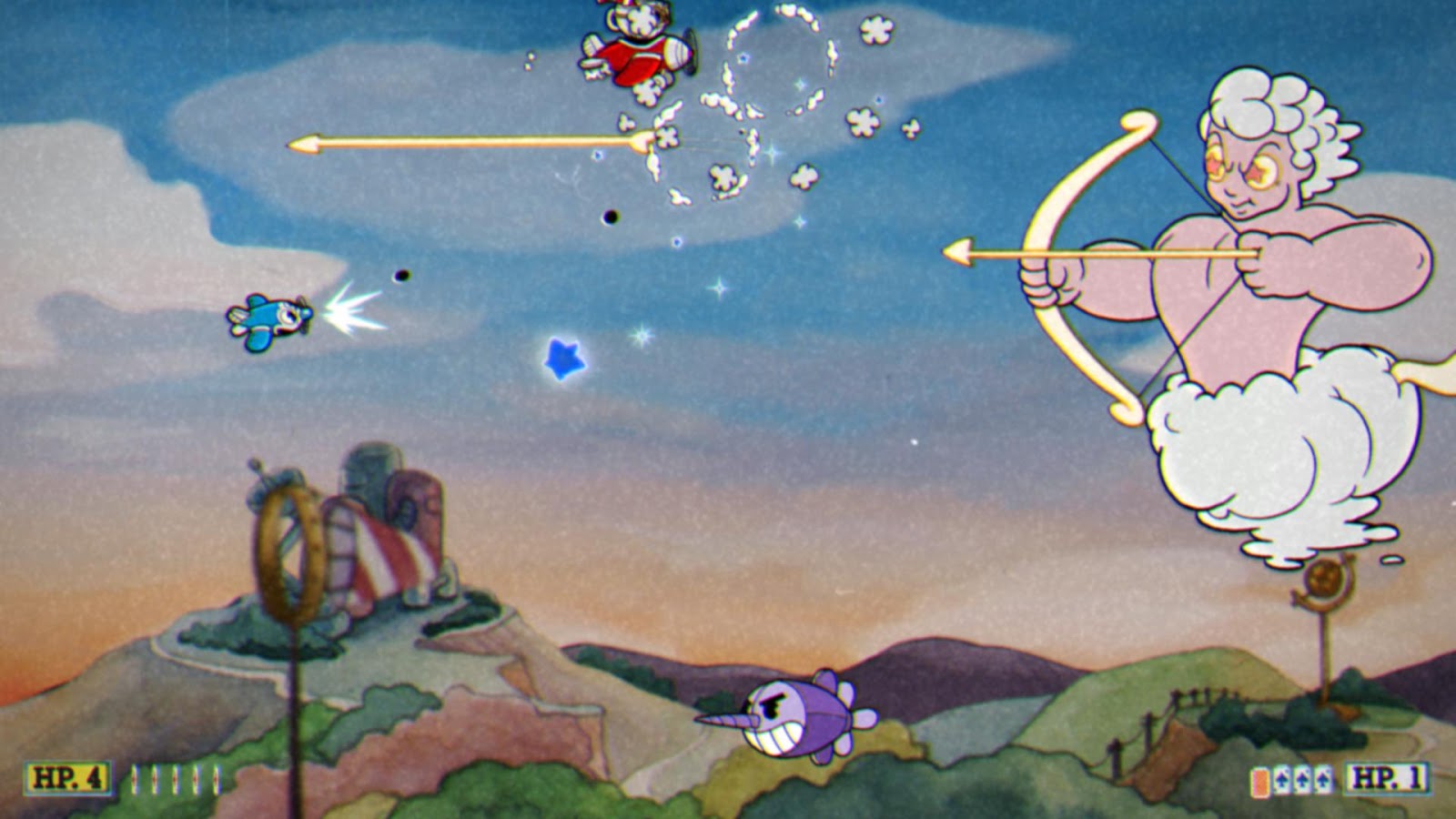Click the rightmost tally mark meter icon
This screenshot has height=819, width=1456.
tap(217, 780)
